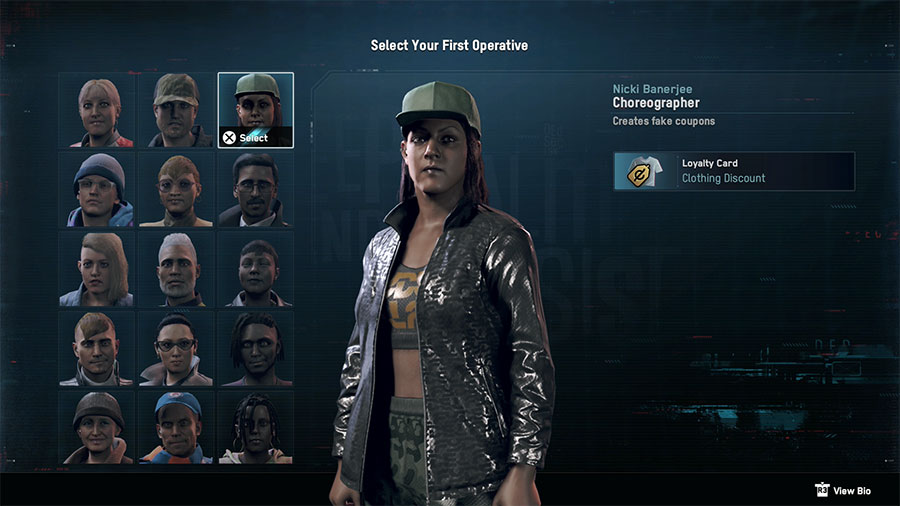The width and height of the screenshot is (900, 506).
Task: Select the operative wearing a gray beanie
Action: pyautogui.click(x=95, y=190)
